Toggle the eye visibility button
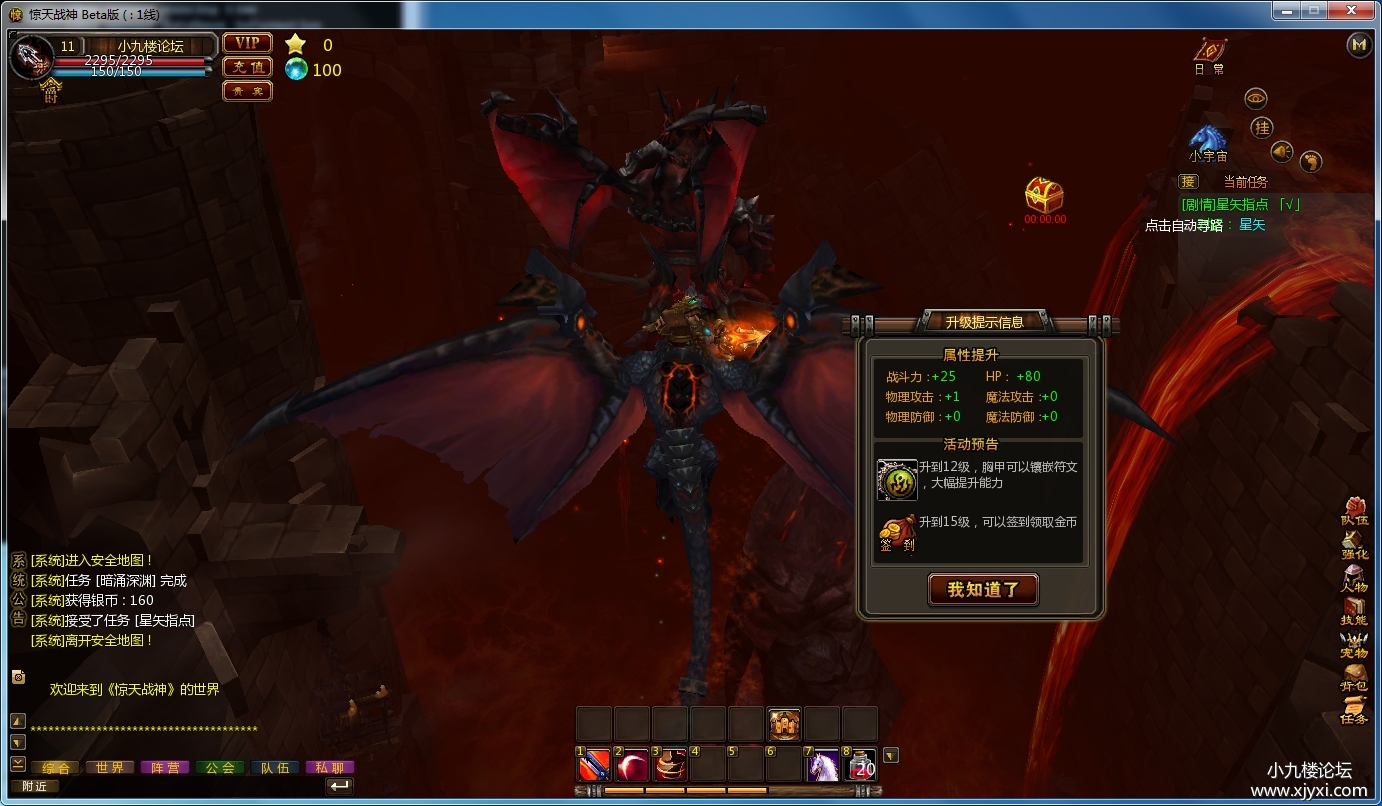1382x806 pixels. click(1256, 98)
